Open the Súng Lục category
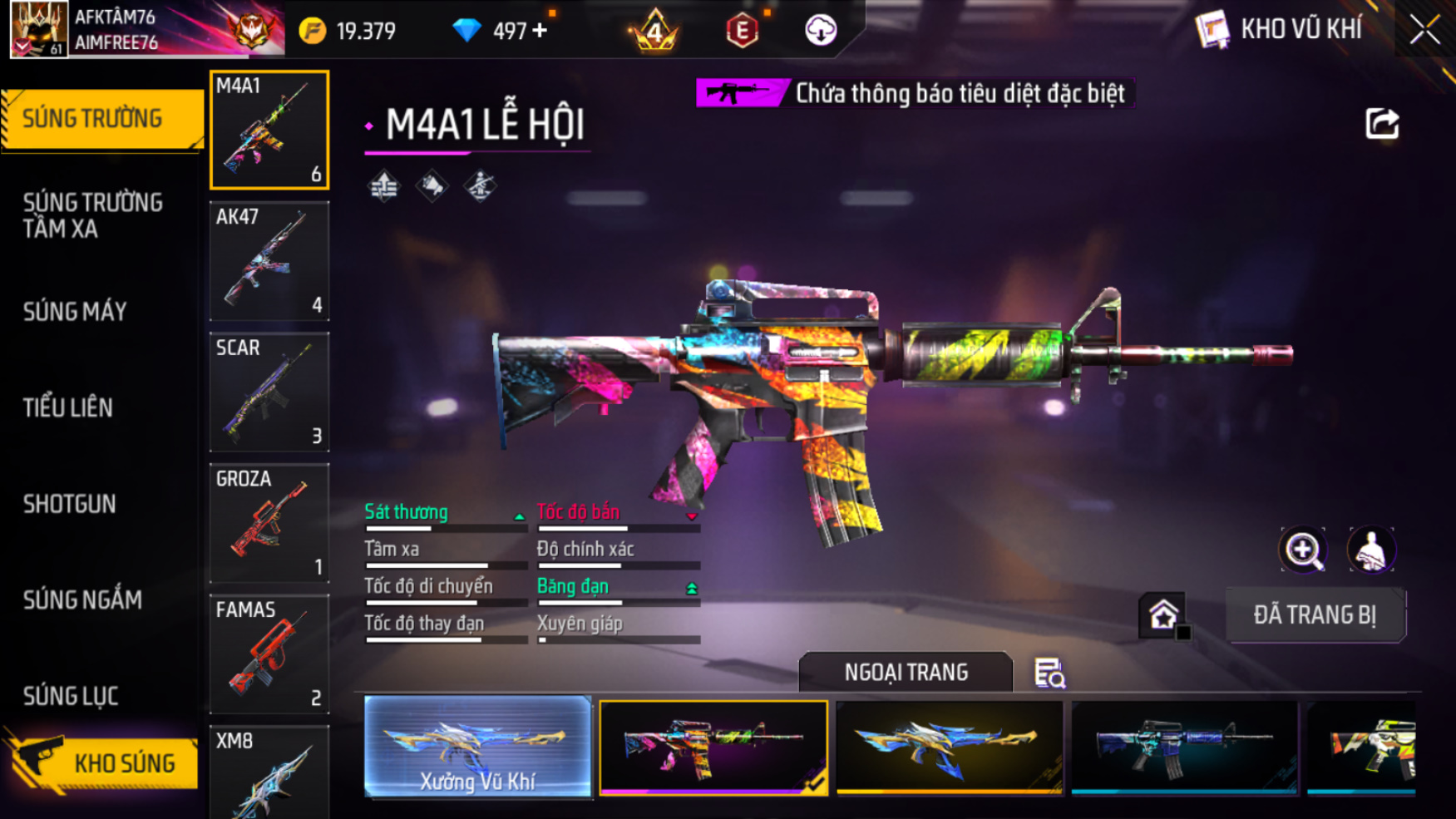The width and height of the screenshot is (1456, 819). tap(71, 696)
